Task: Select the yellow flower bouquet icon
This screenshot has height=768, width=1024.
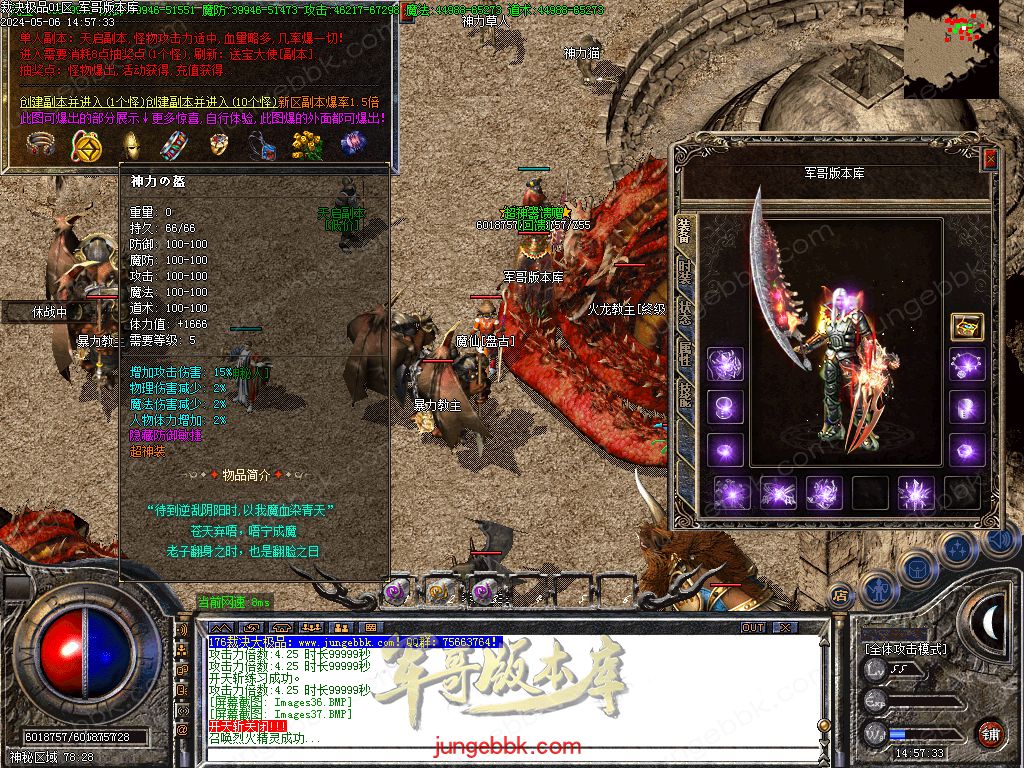Action: [x=306, y=146]
